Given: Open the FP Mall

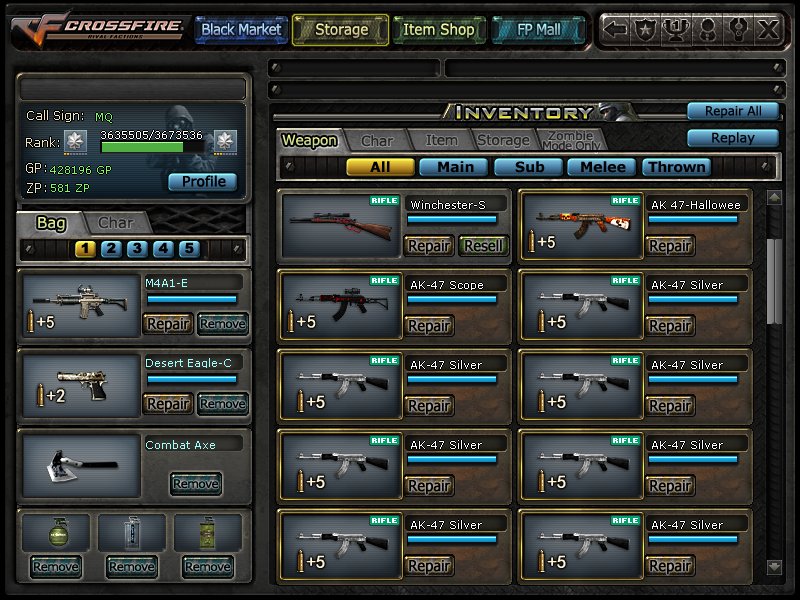Looking at the screenshot, I should [536, 30].
